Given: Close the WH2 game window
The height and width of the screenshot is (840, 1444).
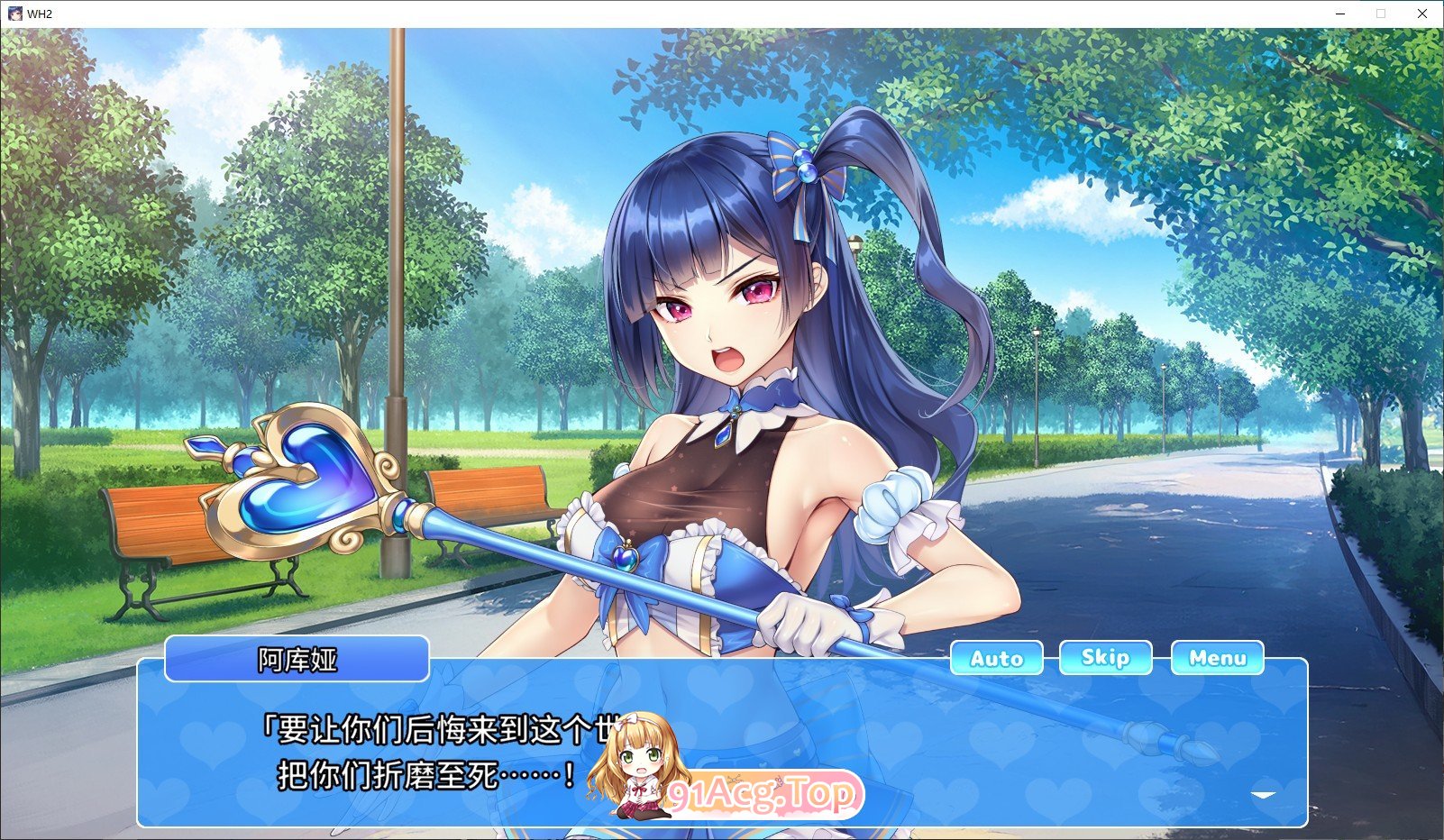Looking at the screenshot, I should click(x=1421, y=14).
